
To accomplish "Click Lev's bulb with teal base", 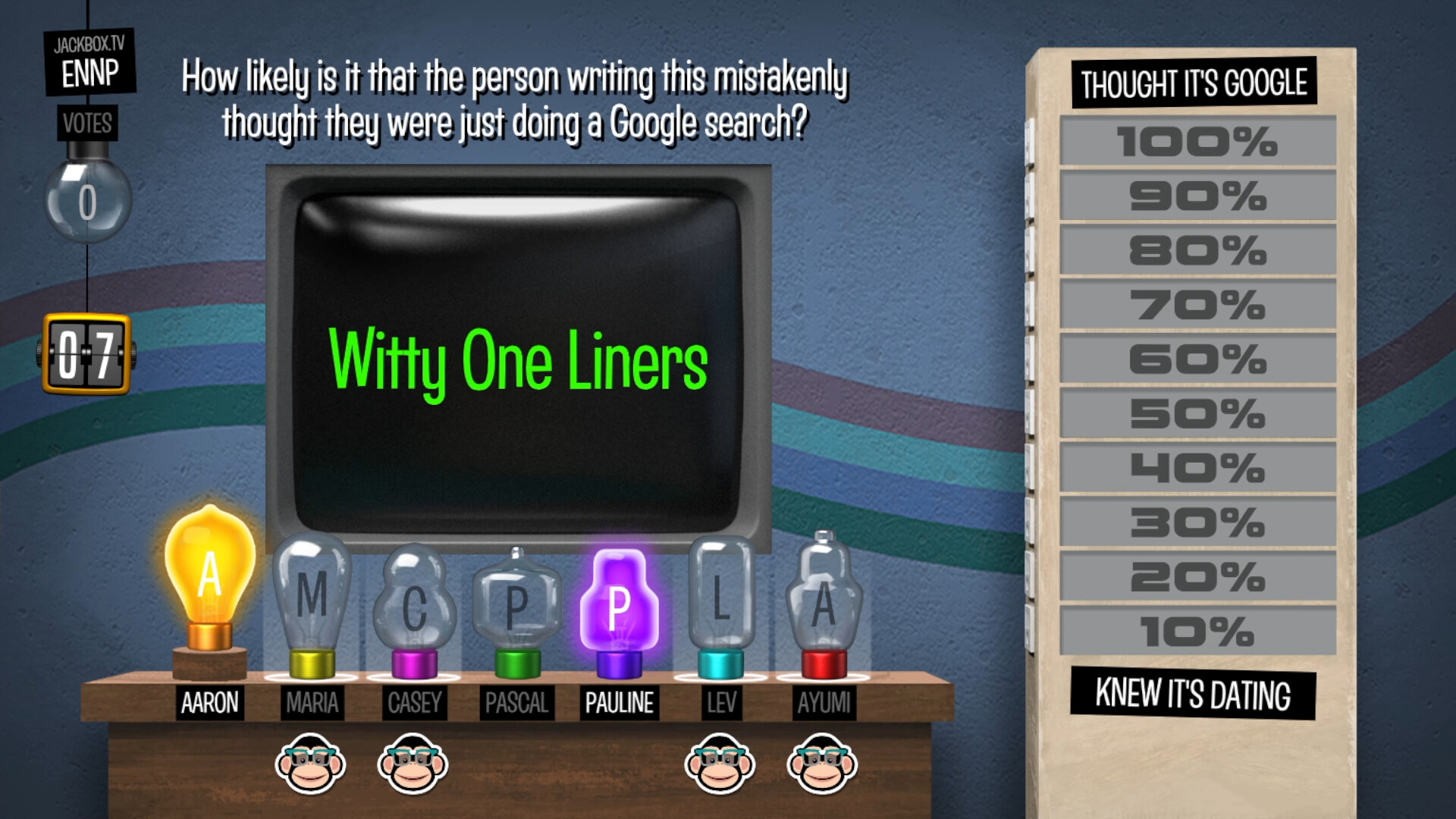I will pyautogui.click(x=722, y=603).
